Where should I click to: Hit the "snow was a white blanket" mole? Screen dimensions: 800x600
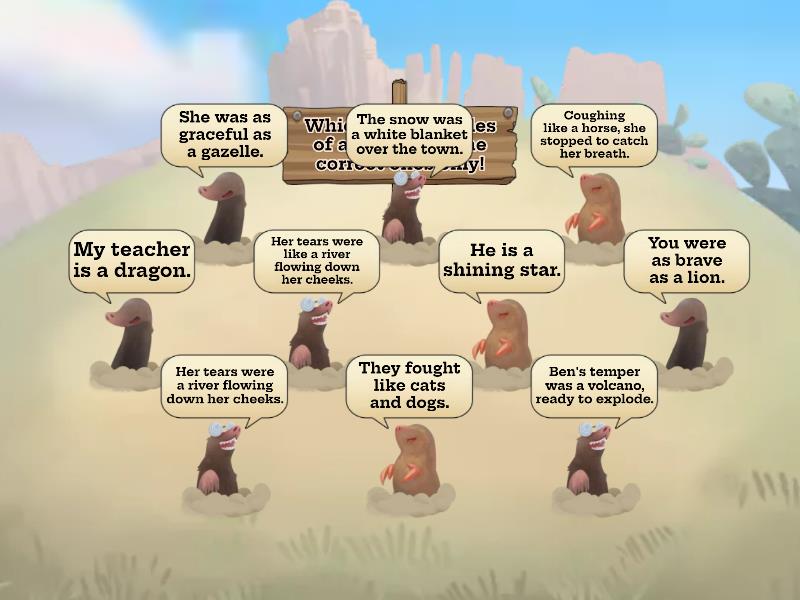405,207
